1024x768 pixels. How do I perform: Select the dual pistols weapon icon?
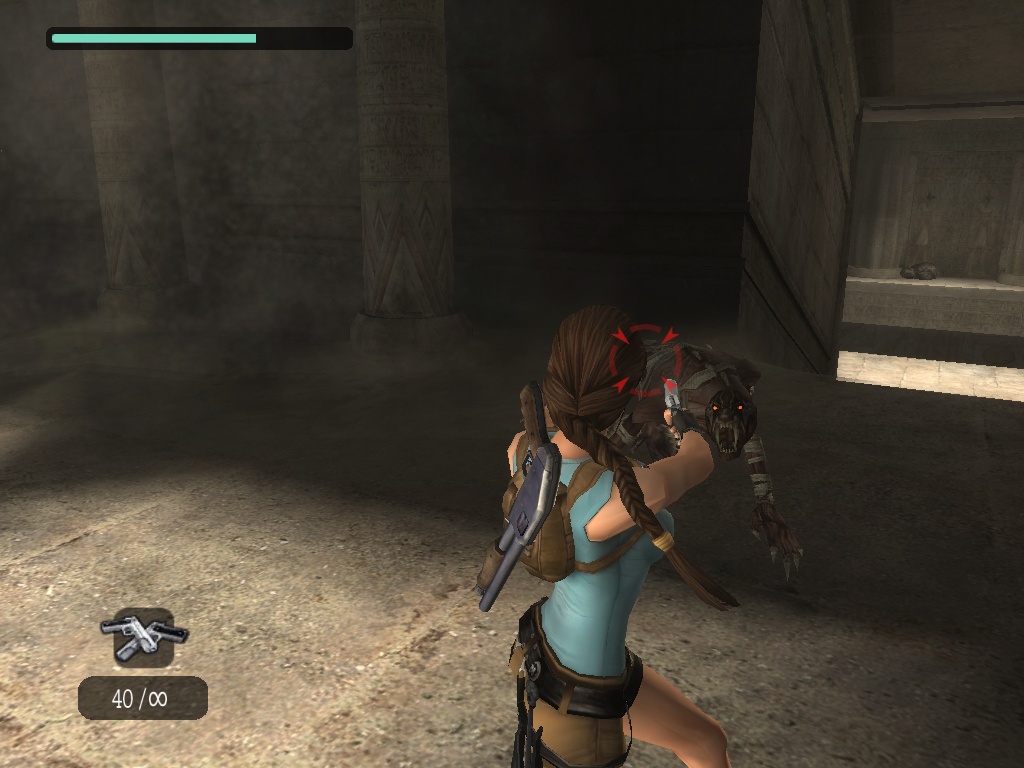144,636
